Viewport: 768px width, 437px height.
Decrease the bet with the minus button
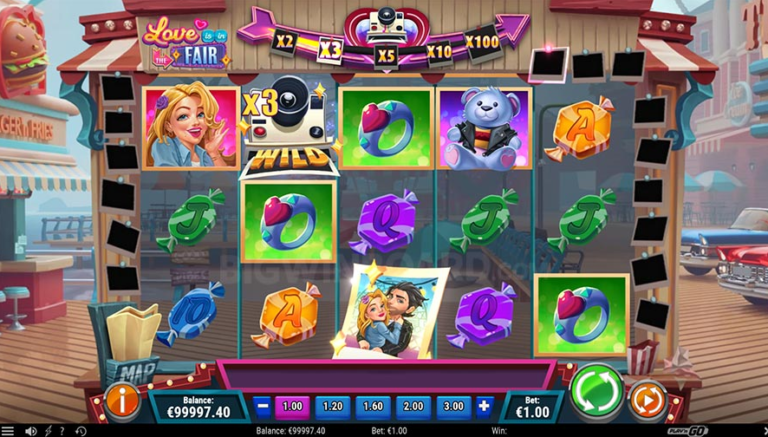point(262,406)
